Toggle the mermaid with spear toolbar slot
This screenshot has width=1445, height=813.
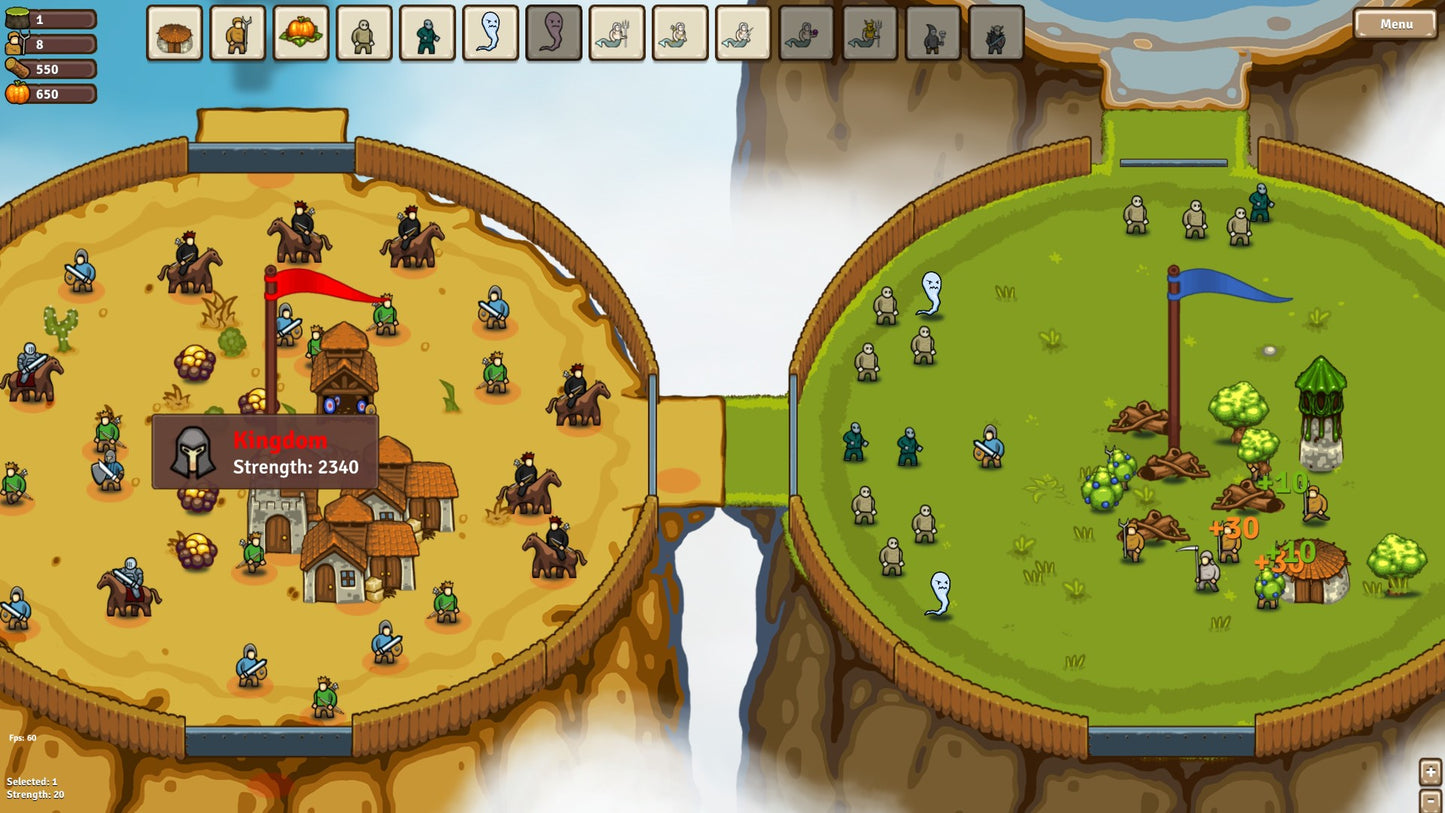742,32
